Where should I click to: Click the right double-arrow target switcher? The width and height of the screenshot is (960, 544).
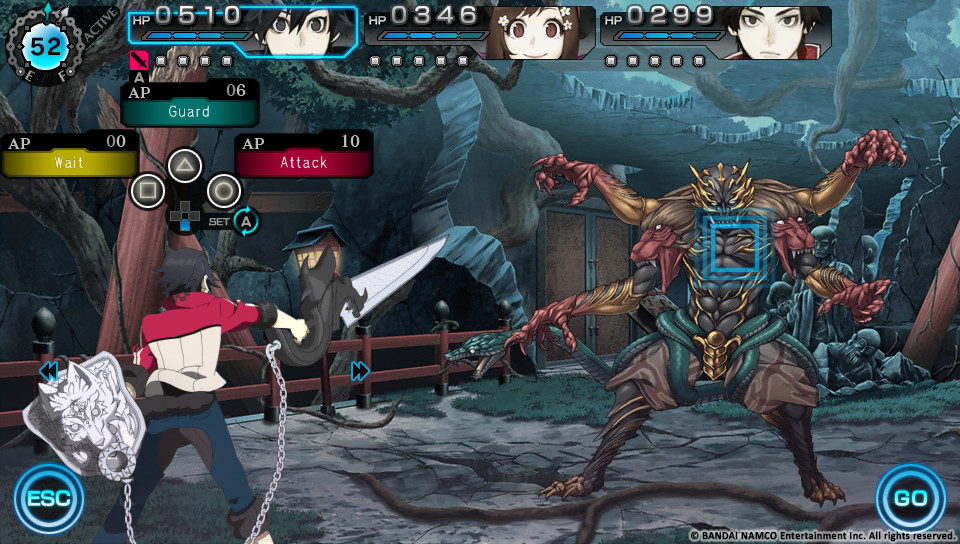pyautogui.click(x=360, y=372)
